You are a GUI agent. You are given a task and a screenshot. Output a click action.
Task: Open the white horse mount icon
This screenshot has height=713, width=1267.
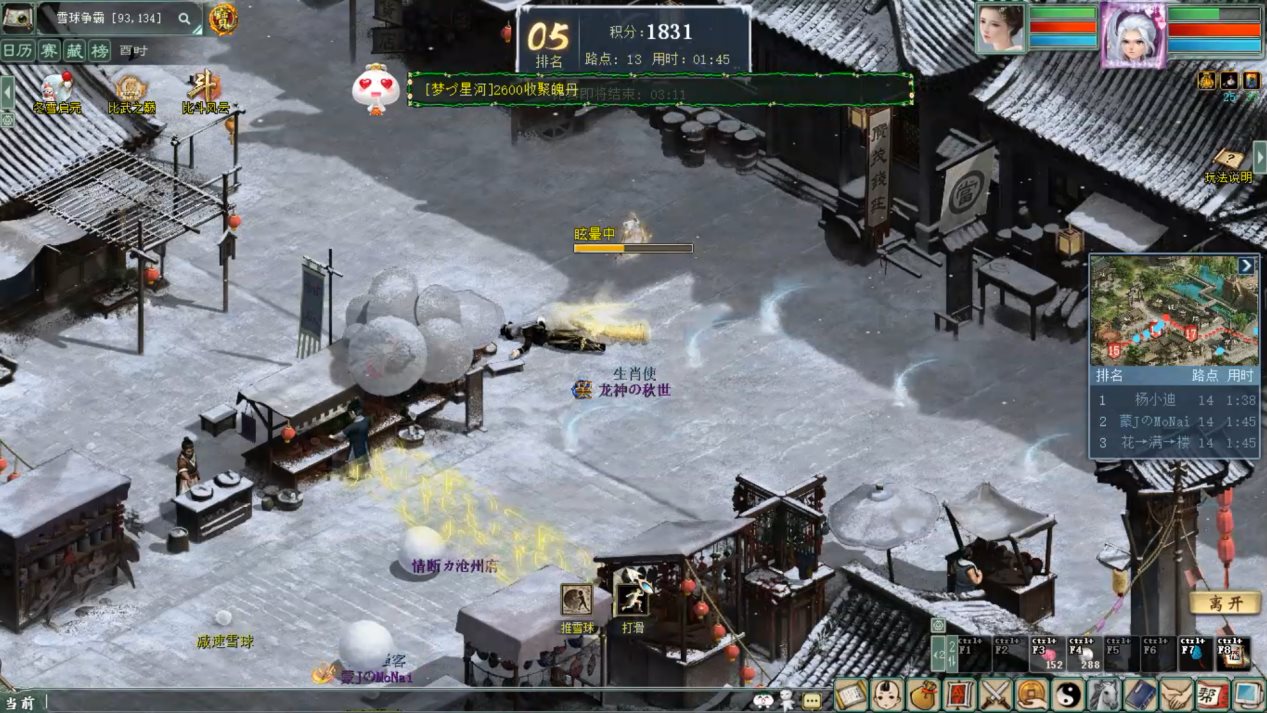pos(1103,694)
